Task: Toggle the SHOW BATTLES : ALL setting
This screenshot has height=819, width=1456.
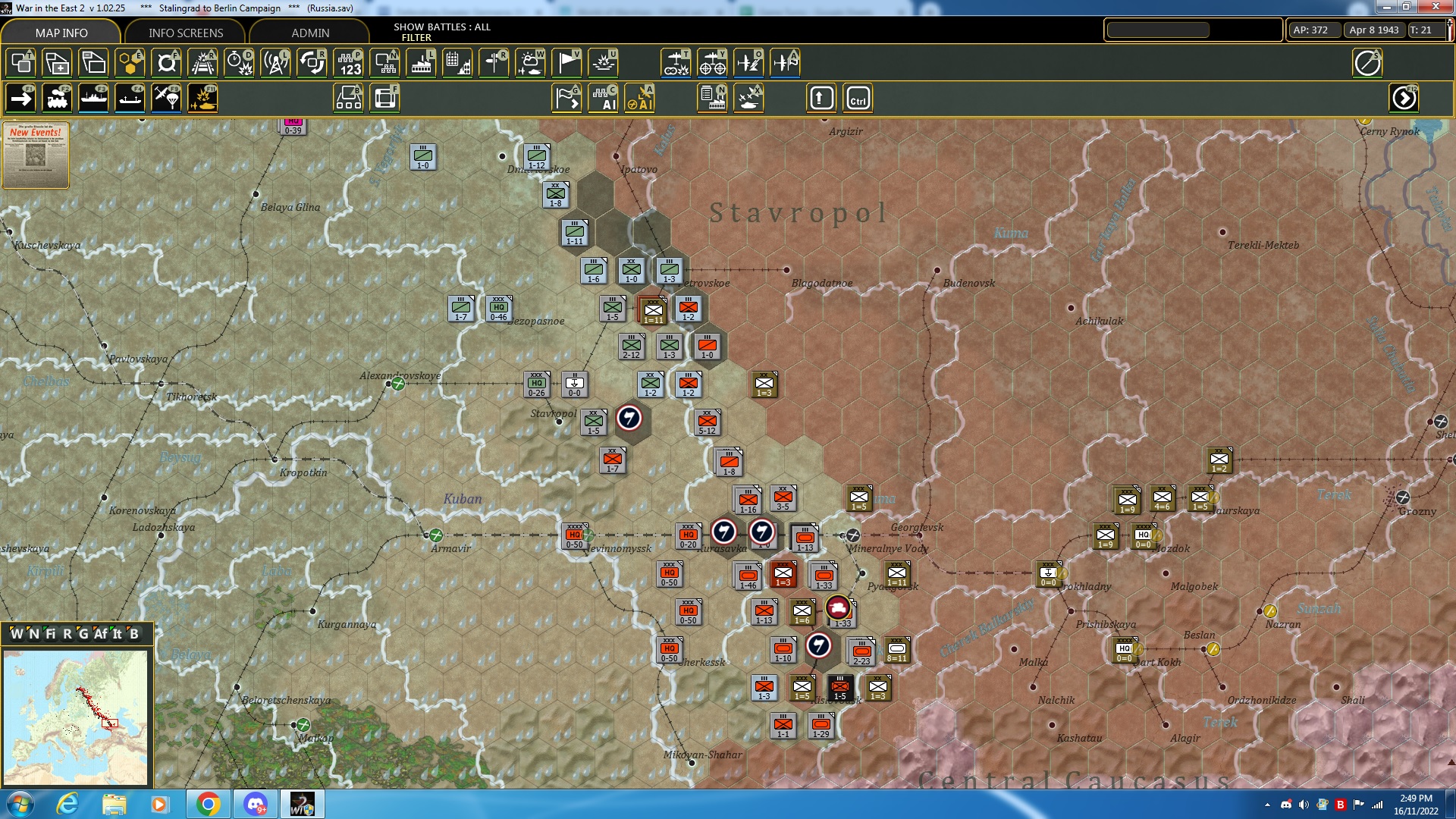Action: click(x=441, y=27)
